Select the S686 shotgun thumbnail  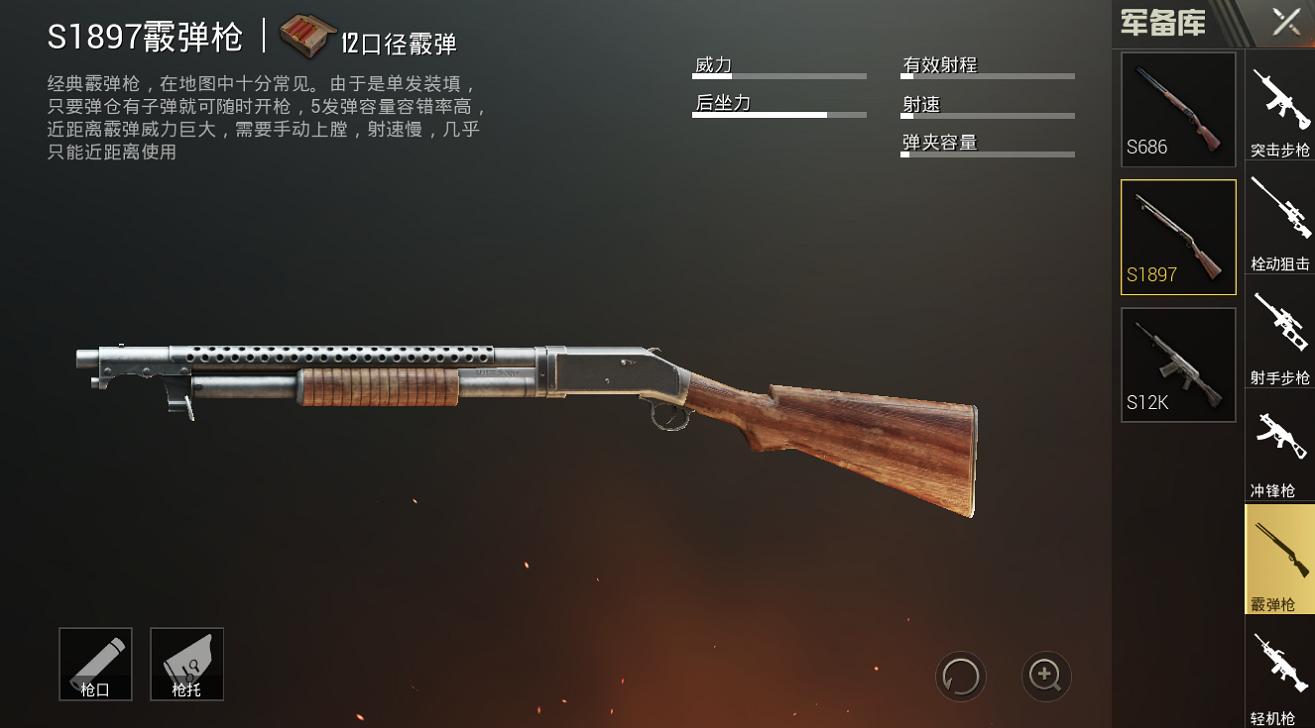pyautogui.click(x=1178, y=110)
